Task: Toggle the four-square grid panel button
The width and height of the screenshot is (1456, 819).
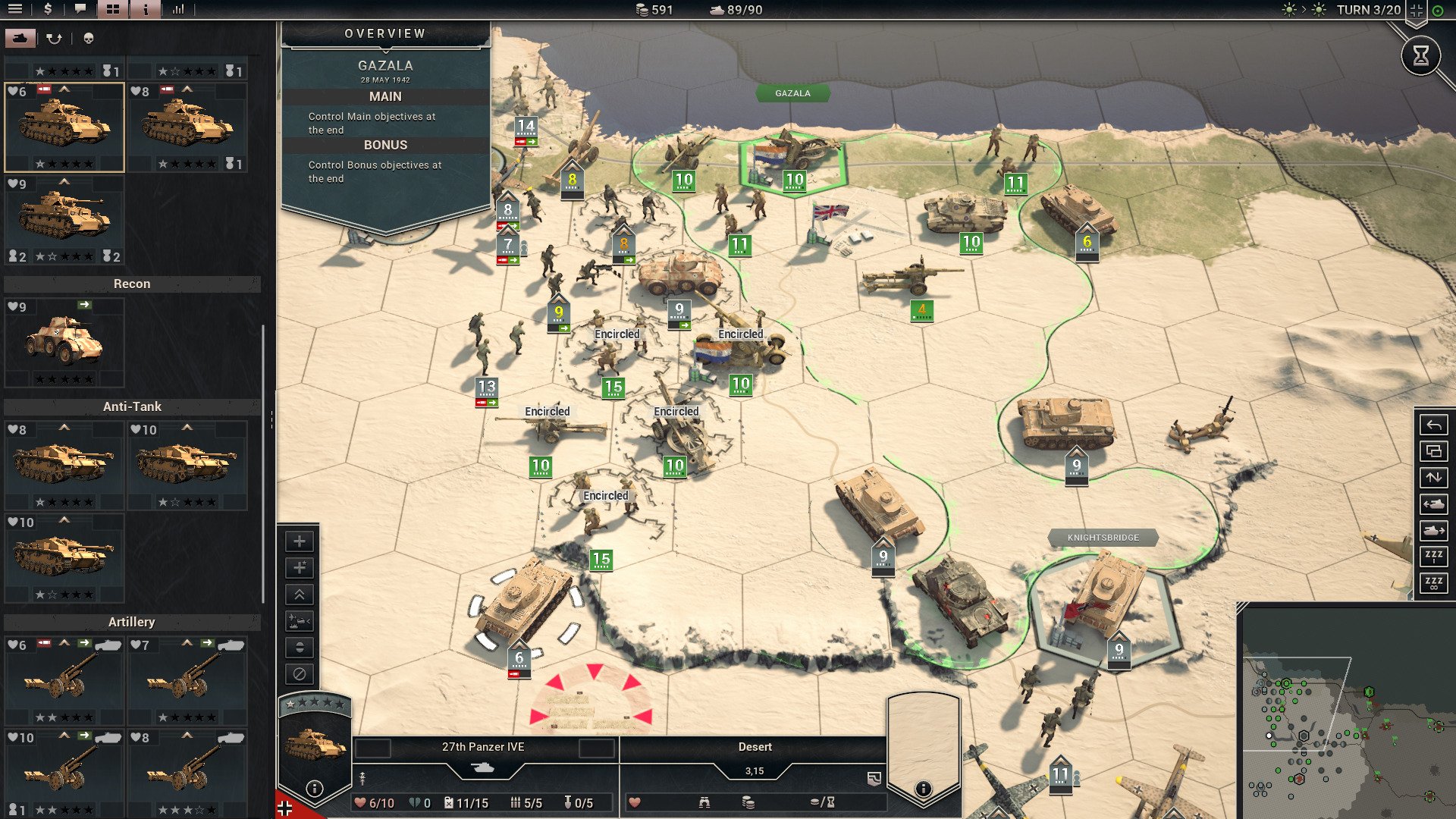Action: coord(112,9)
